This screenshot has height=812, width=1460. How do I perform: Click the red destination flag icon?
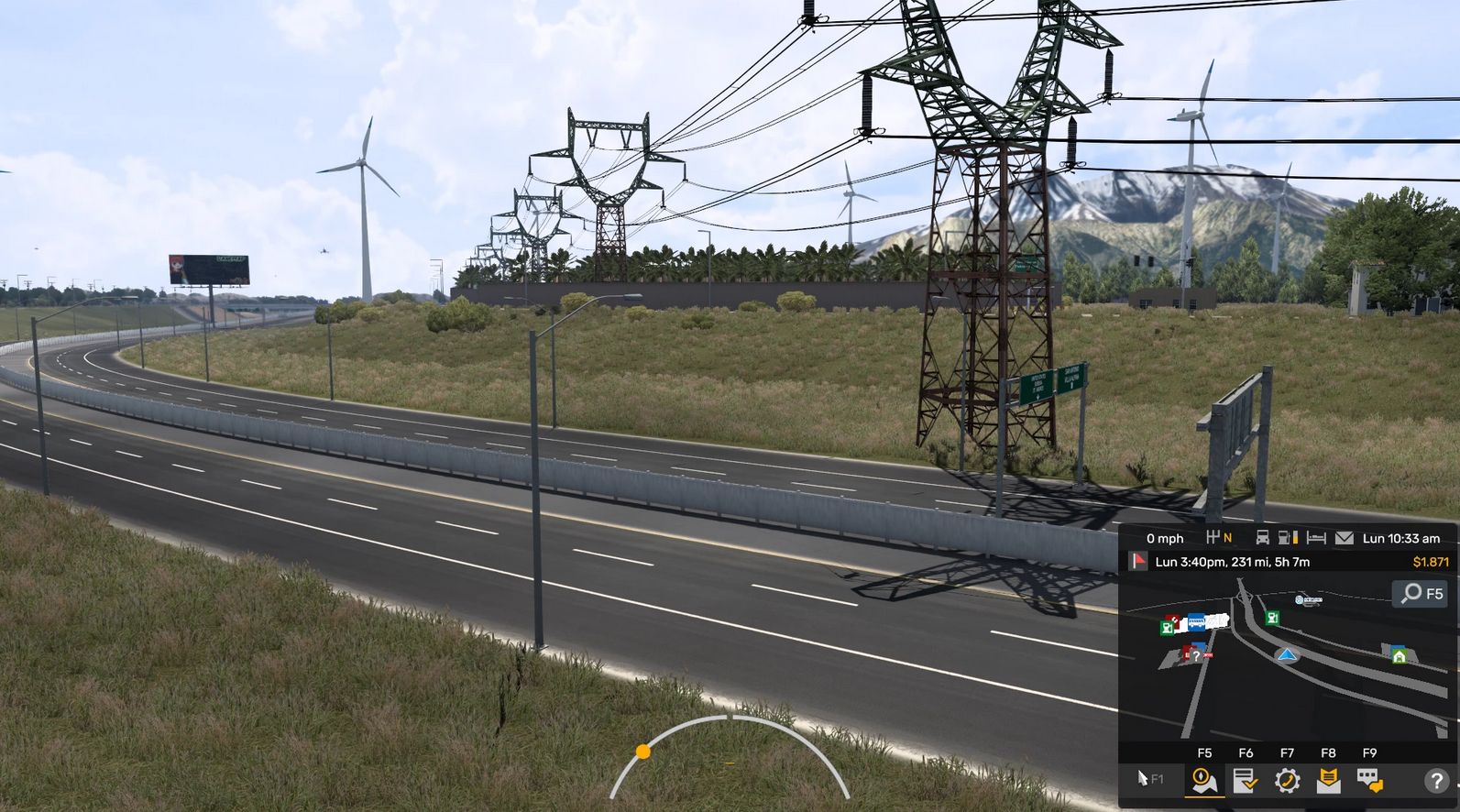tap(1138, 561)
